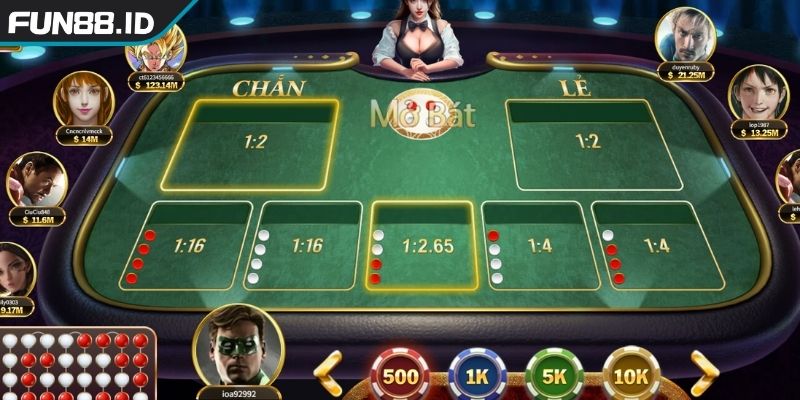Choose the gold 10K chip
Viewport: 800px width, 400px height.
point(631,375)
